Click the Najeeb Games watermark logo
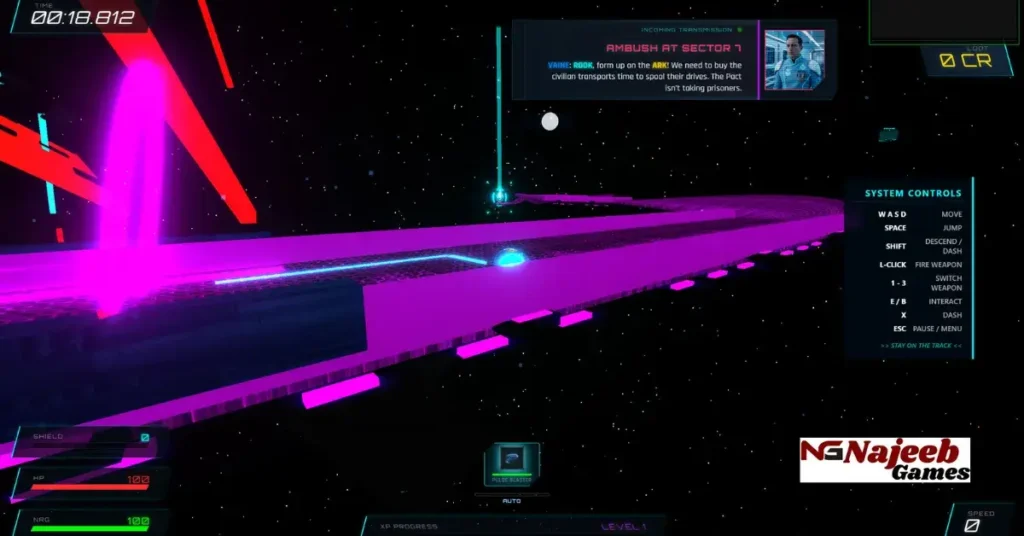Screen dimensions: 1024x536 click(885, 460)
